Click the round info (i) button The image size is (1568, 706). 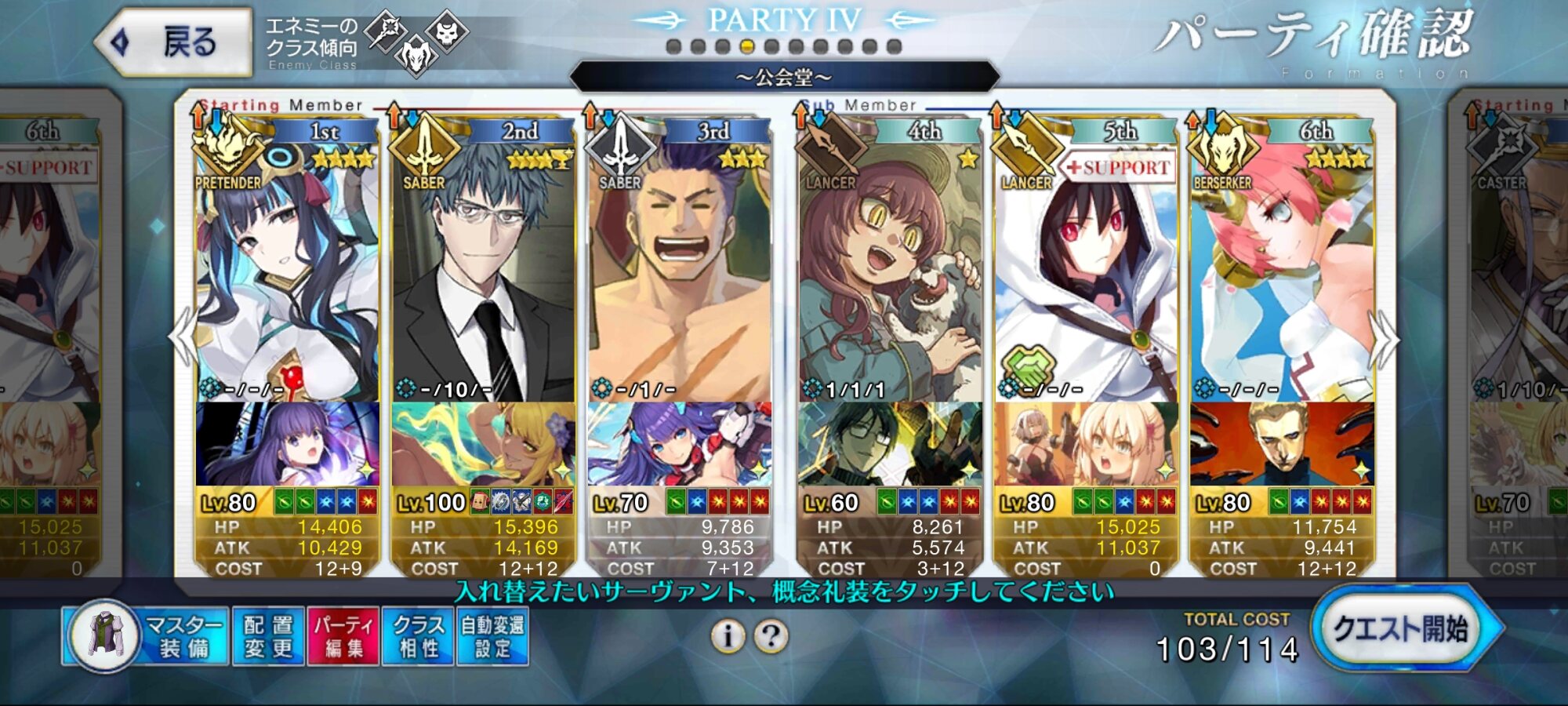(x=728, y=636)
